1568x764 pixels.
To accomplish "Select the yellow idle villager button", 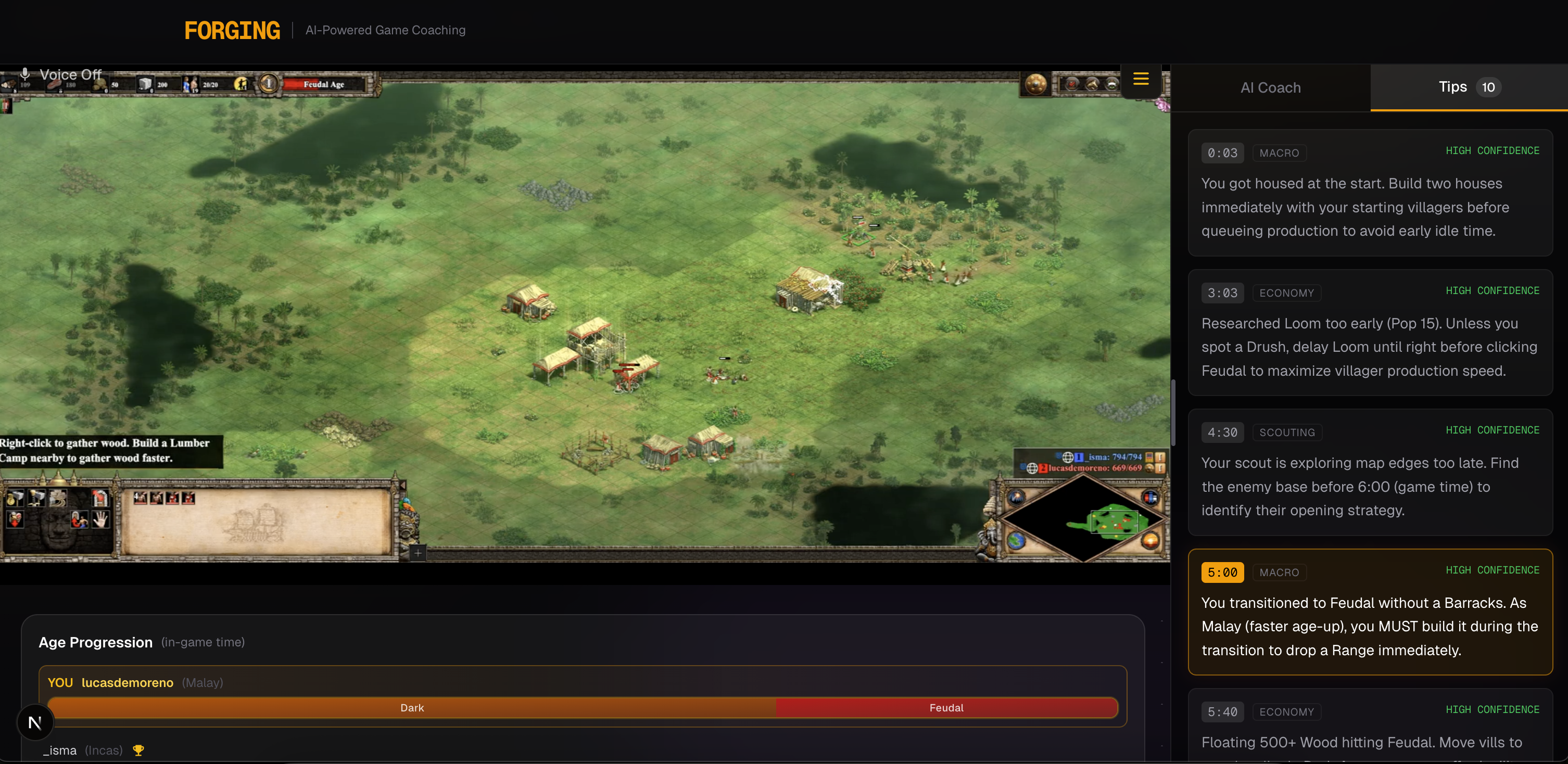I will (x=242, y=84).
